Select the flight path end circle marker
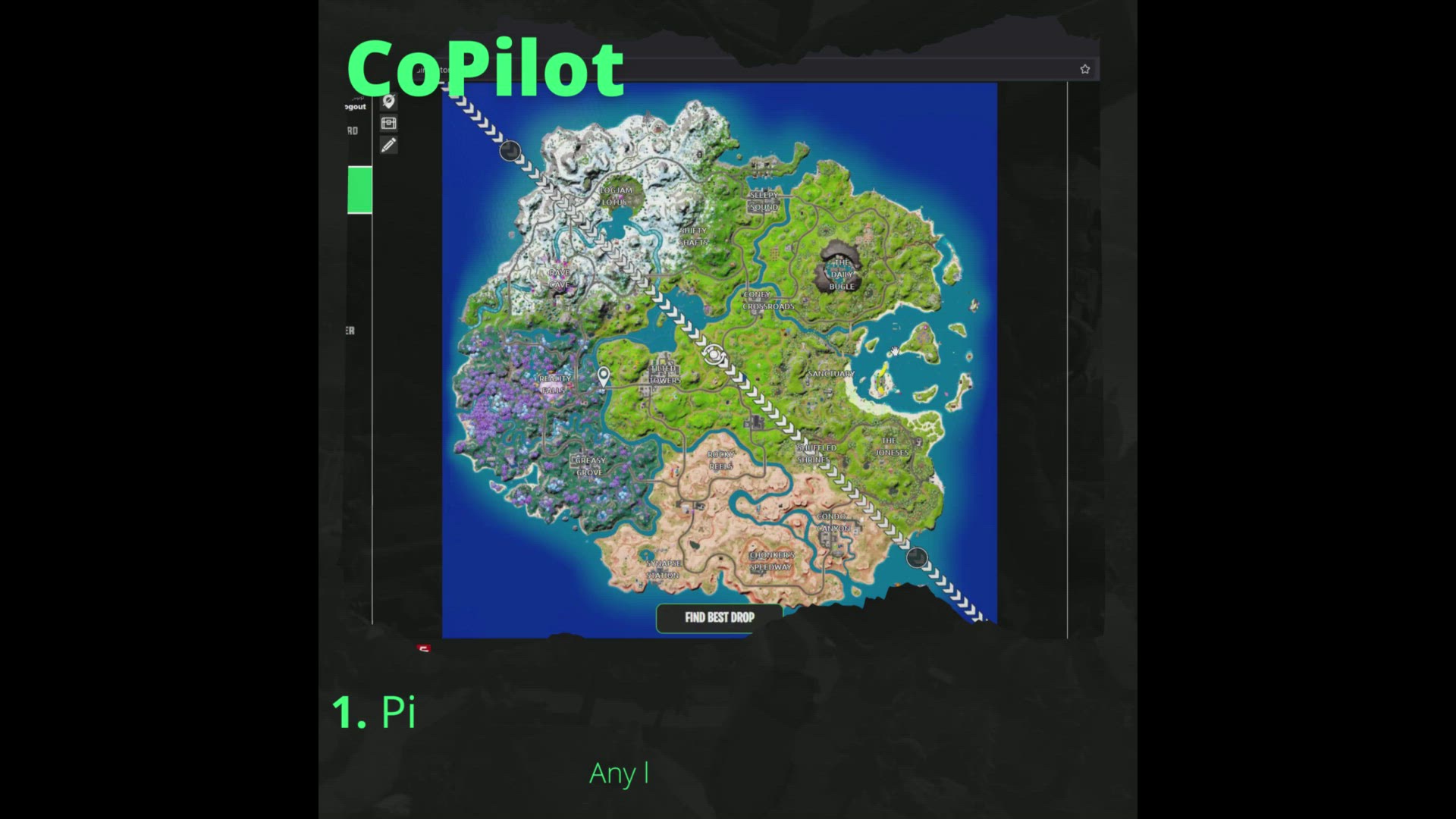The width and height of the screenshot is (1456, 819). click(918, 558)
